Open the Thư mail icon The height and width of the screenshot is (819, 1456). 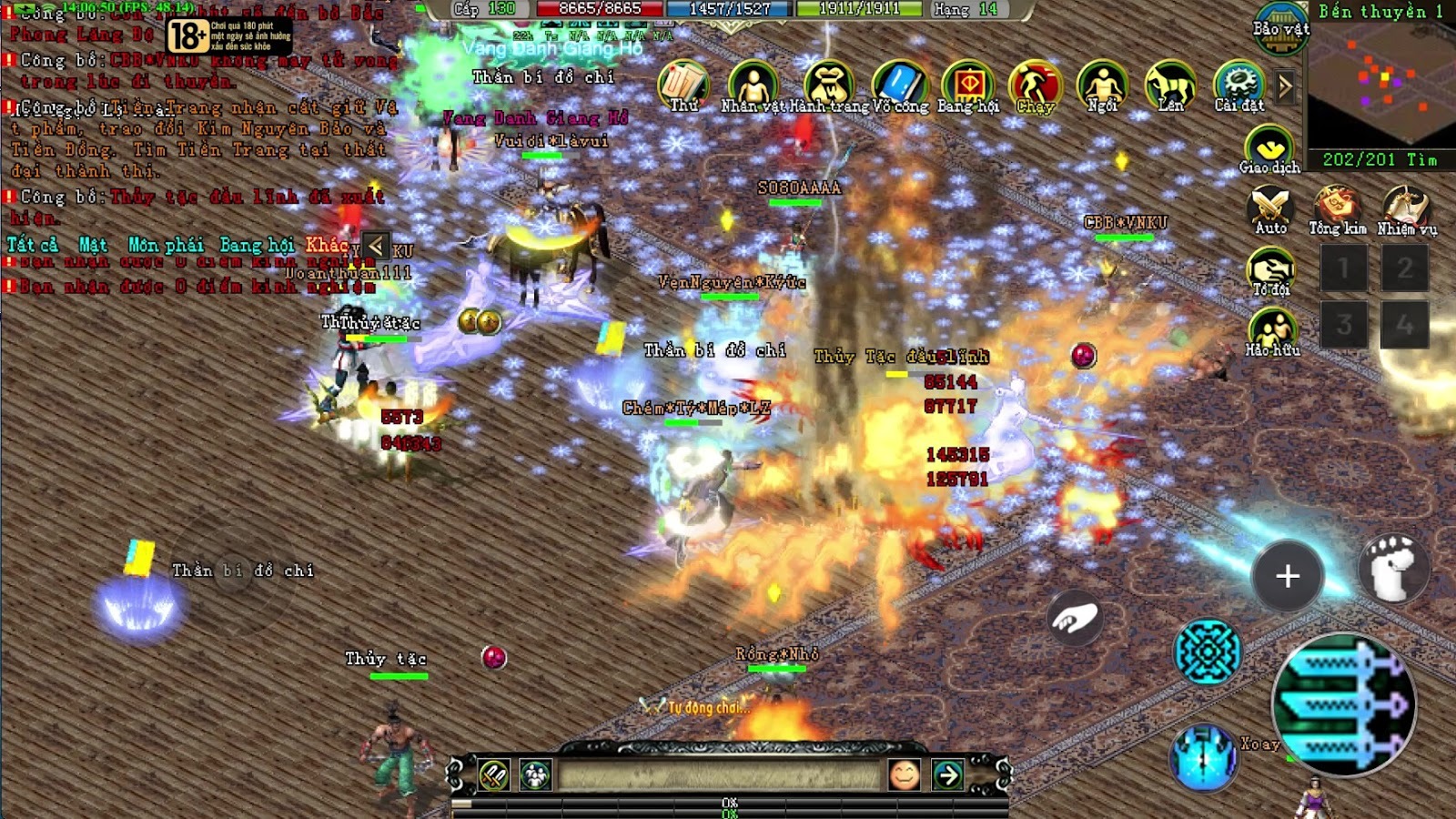tap(683, 85)
